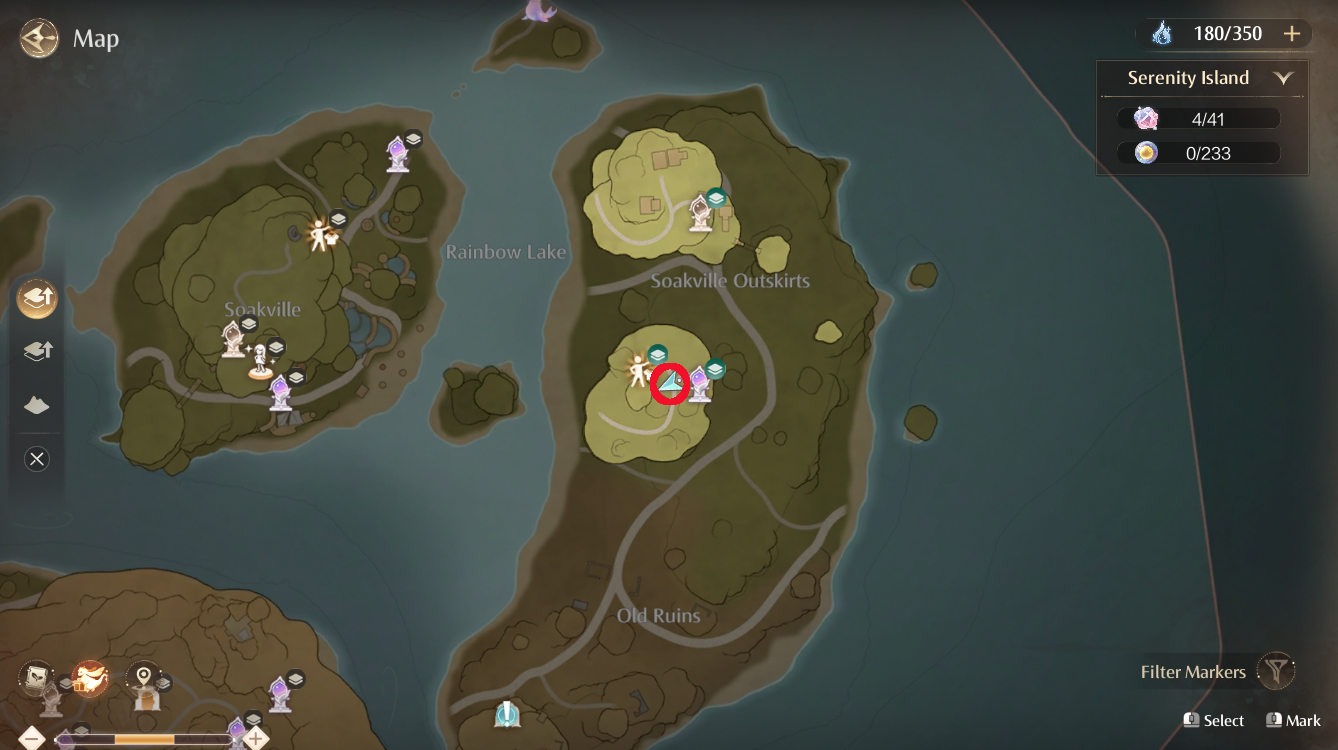Expand the Serenity Island region dropdown
1338x750 pixels.
[1284, 77]
